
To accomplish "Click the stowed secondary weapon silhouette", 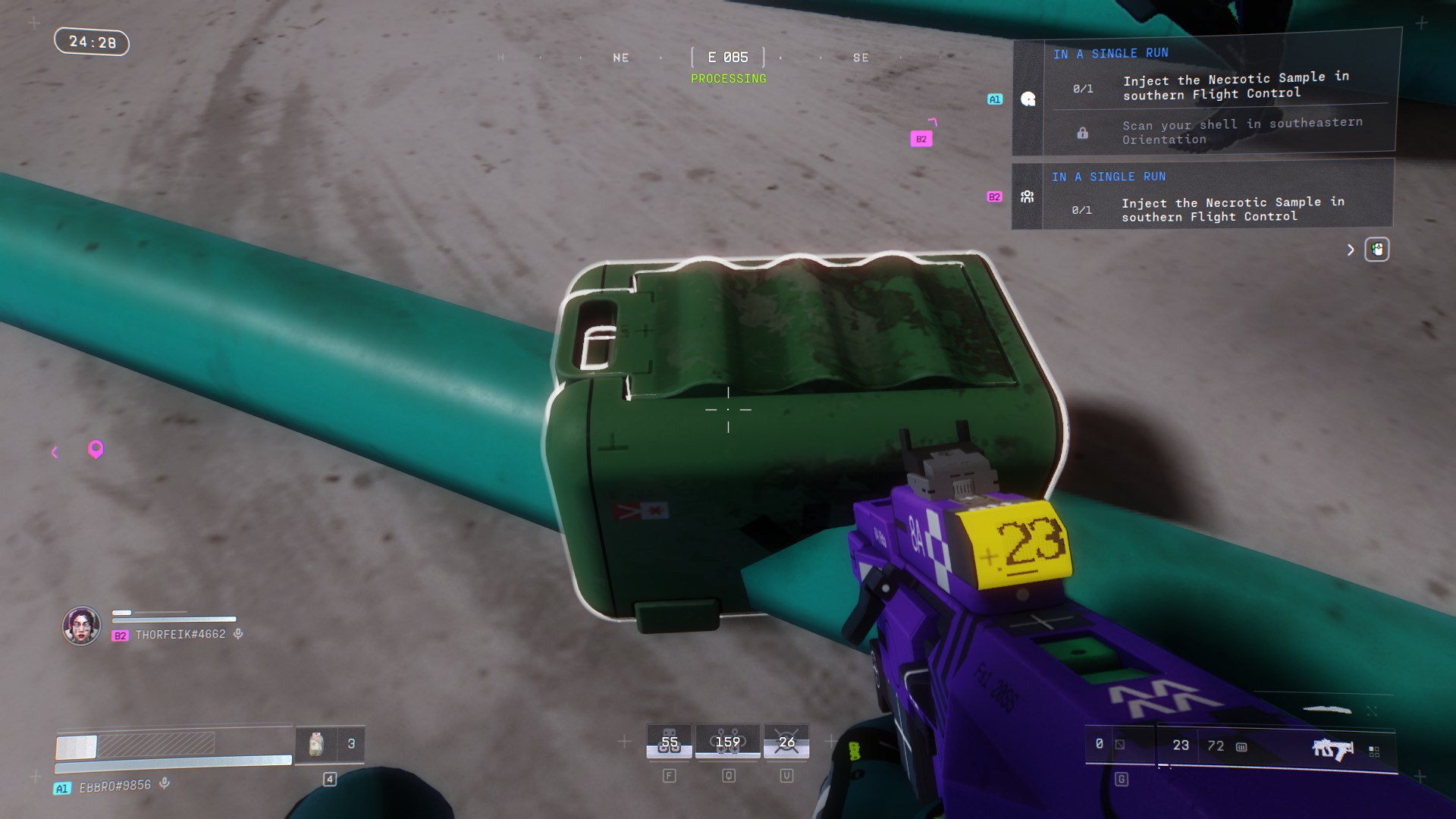I will click(1327, 711).
